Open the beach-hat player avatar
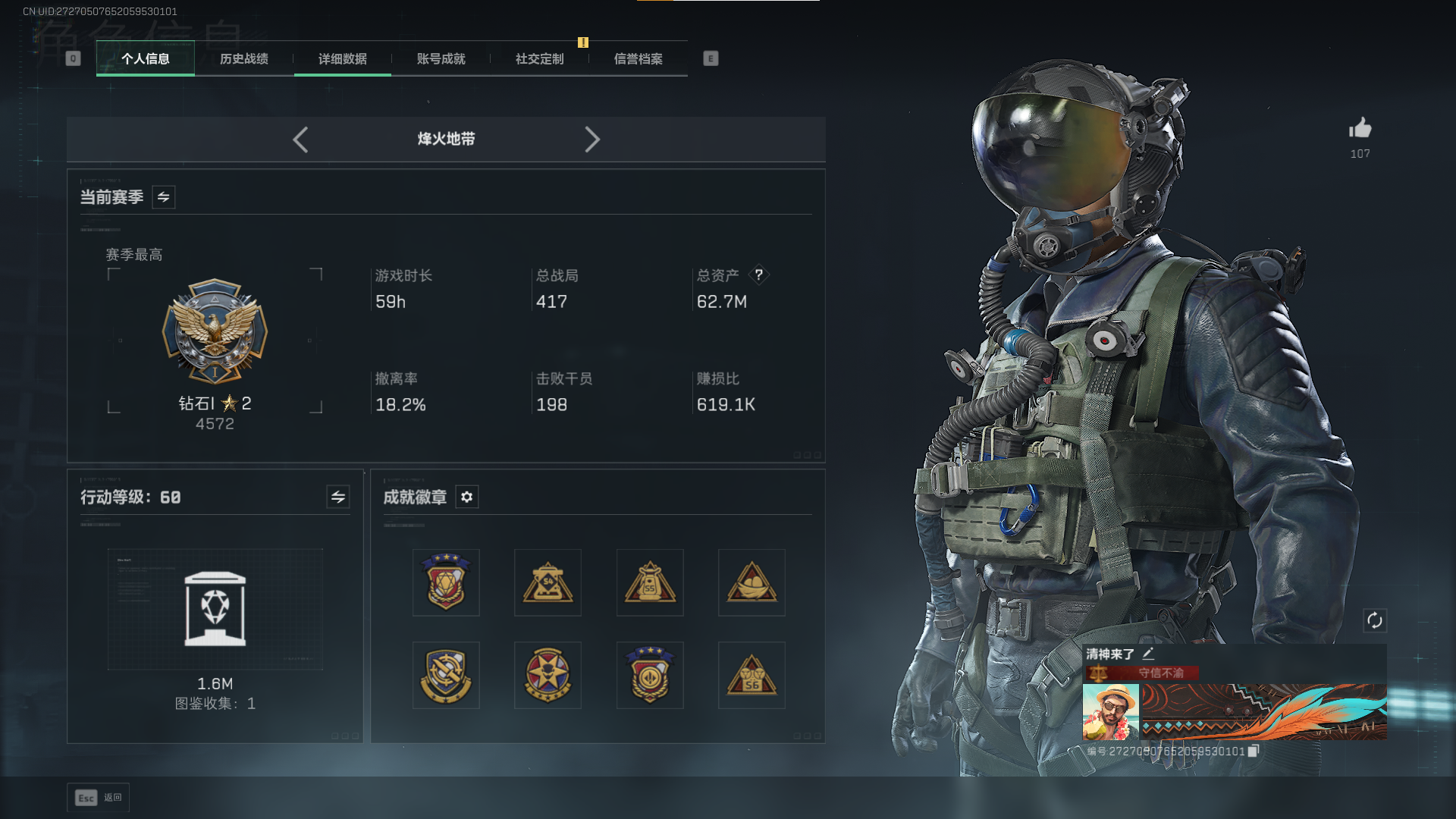This screenshot has width=1456, height=819. tap(1110, 711)
